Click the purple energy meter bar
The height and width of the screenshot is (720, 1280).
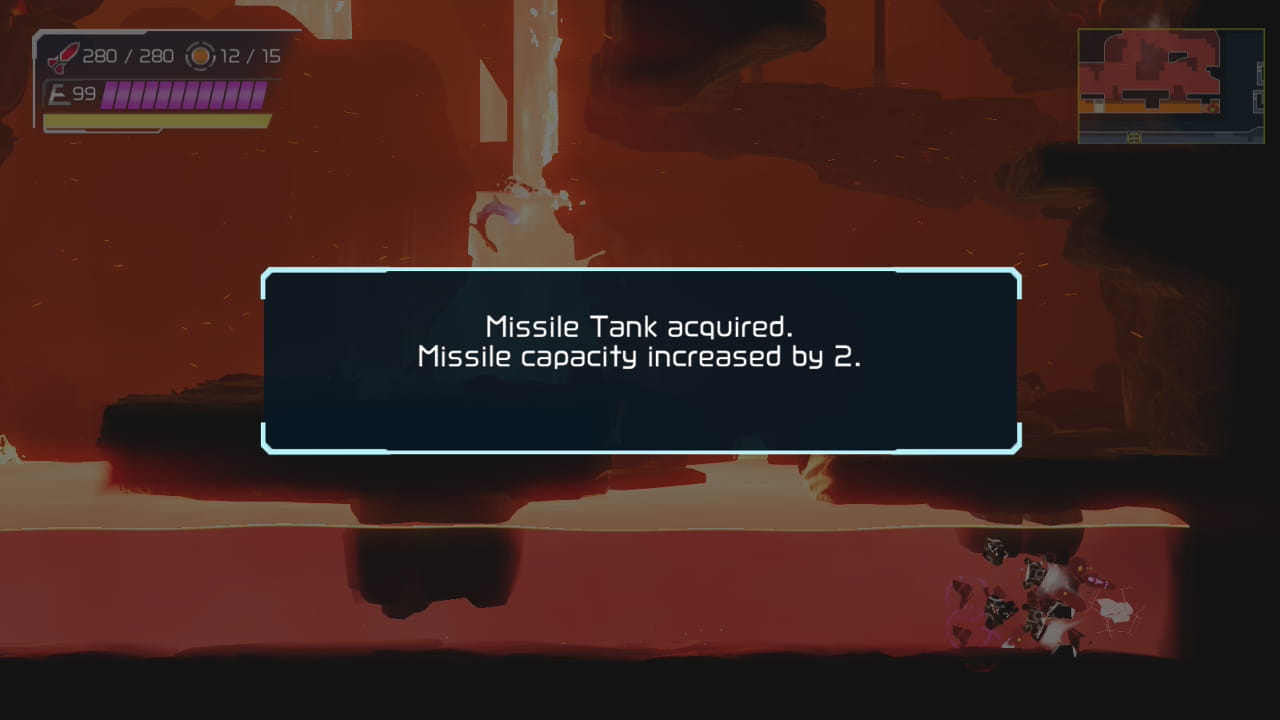[x=185, y=96]
